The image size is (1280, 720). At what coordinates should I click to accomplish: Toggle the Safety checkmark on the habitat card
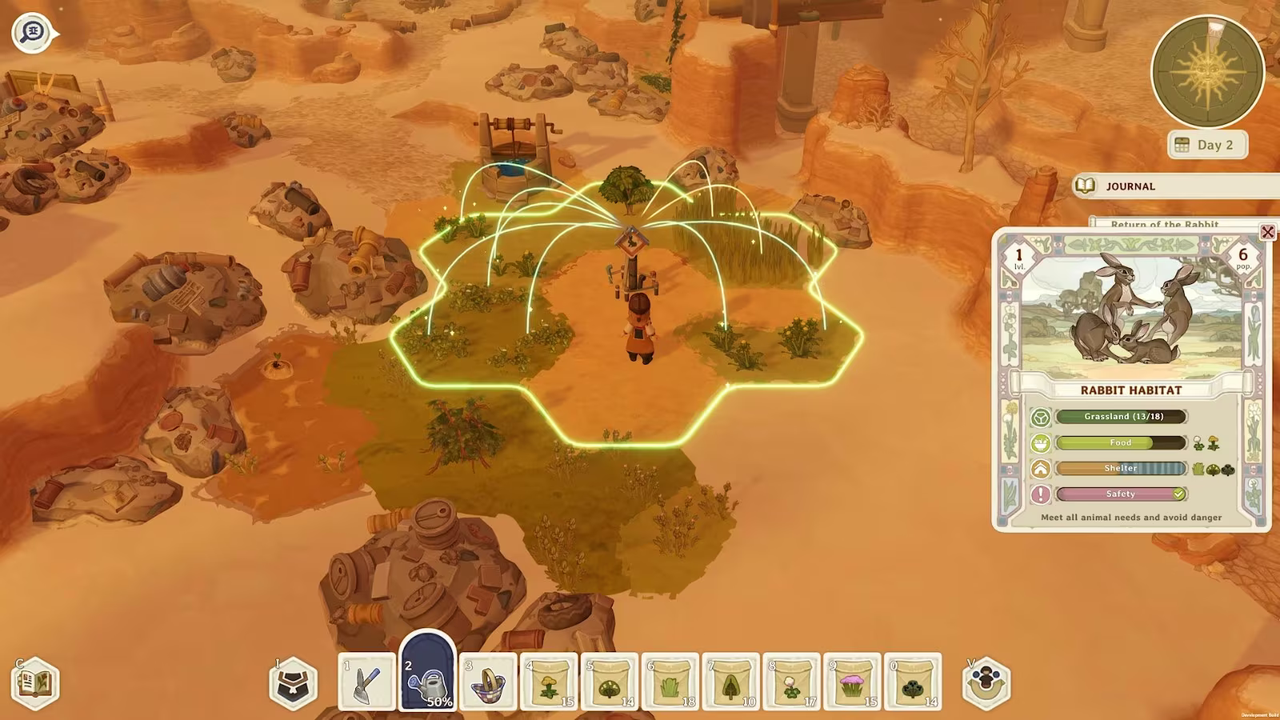coord(1178,494)
